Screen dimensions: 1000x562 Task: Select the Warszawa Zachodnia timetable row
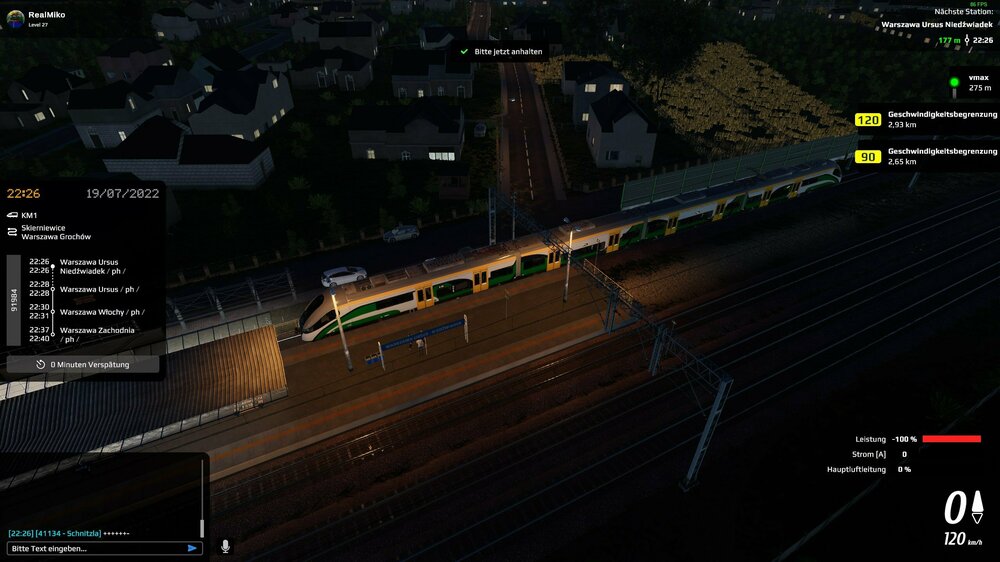(x=97, y=334)
